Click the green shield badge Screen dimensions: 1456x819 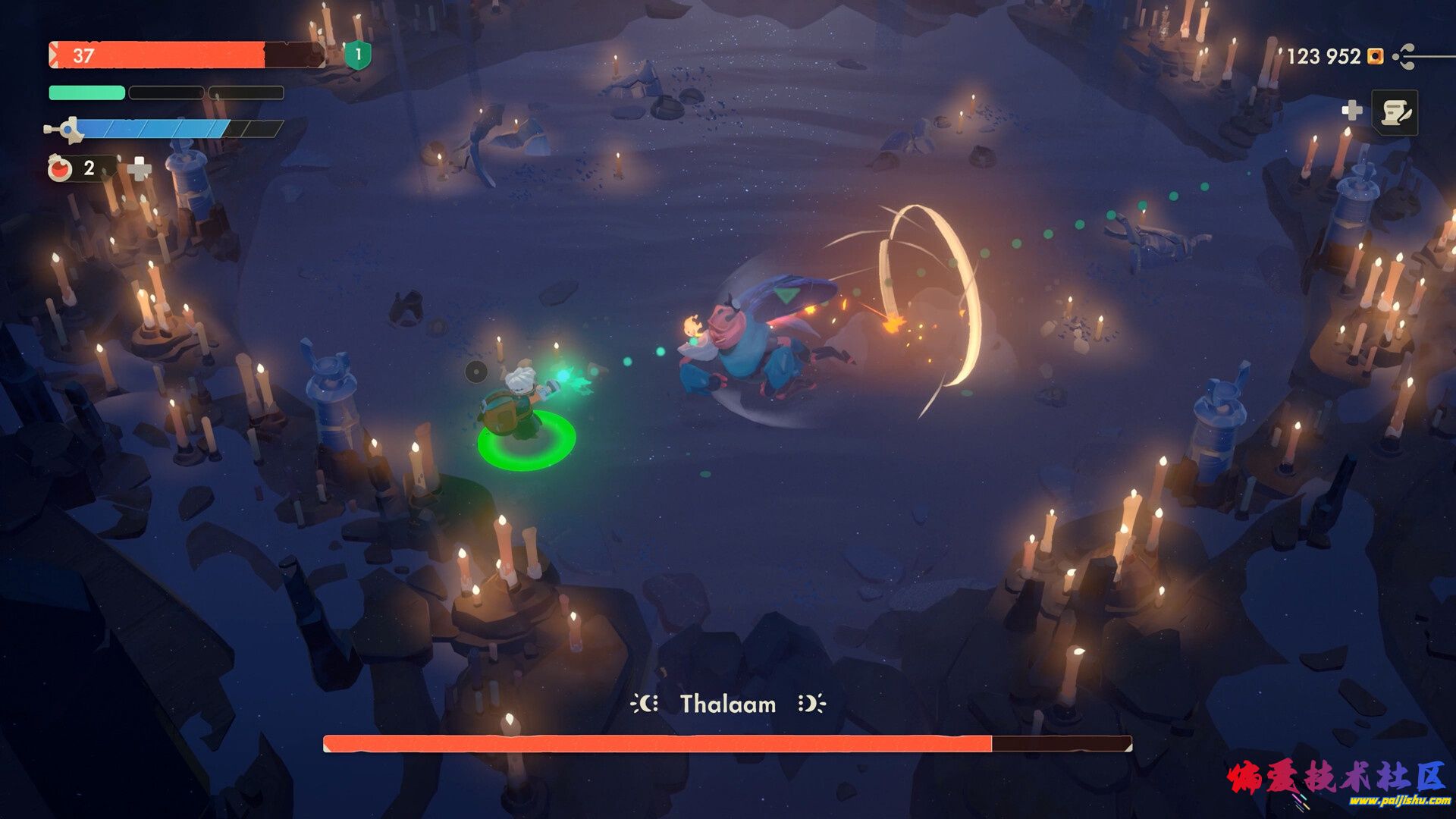click(358, 55)
